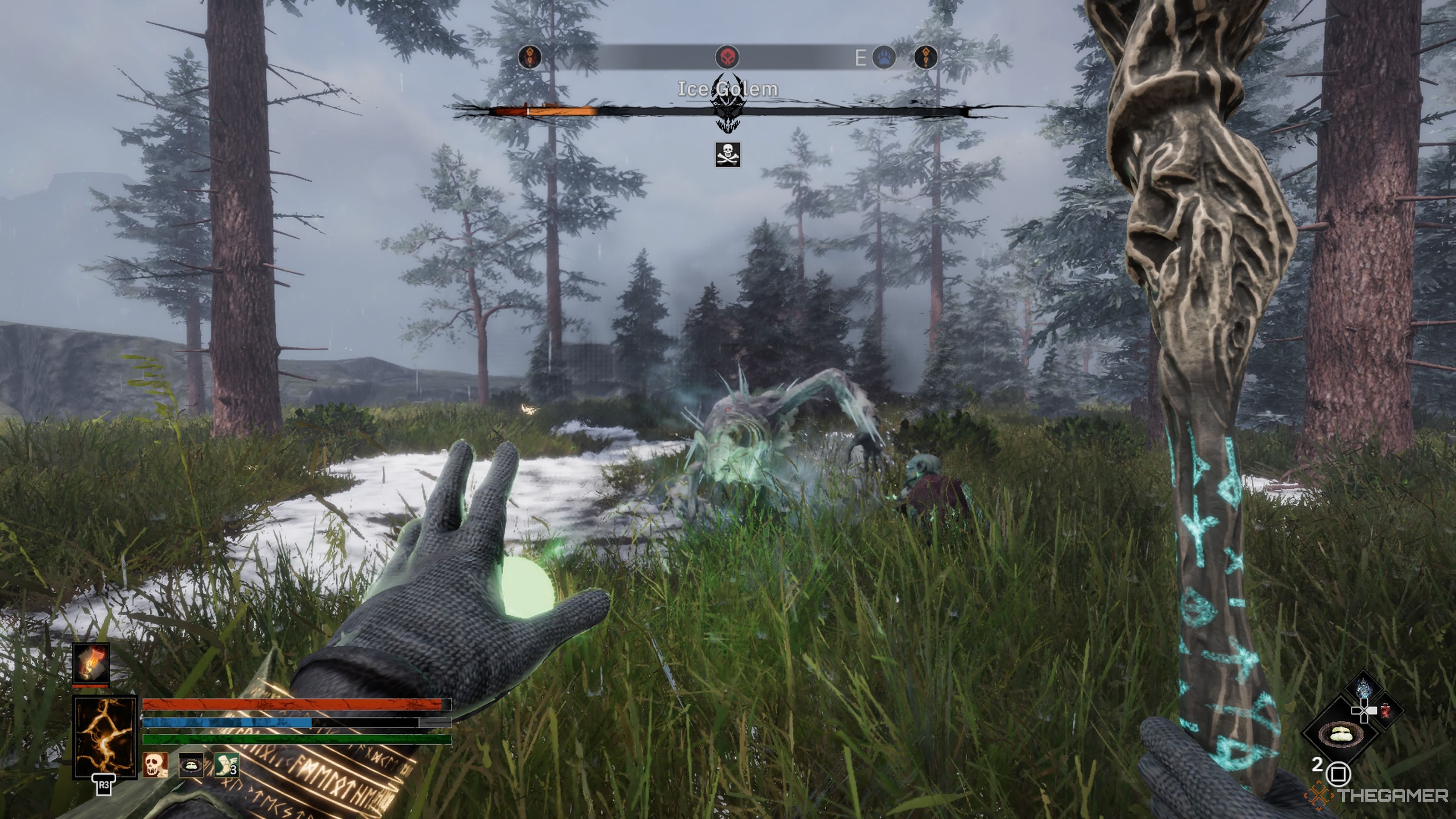The image size is (1456, 819).
Task: Use the food dish quick item slot
Action: pos(1340,734)
